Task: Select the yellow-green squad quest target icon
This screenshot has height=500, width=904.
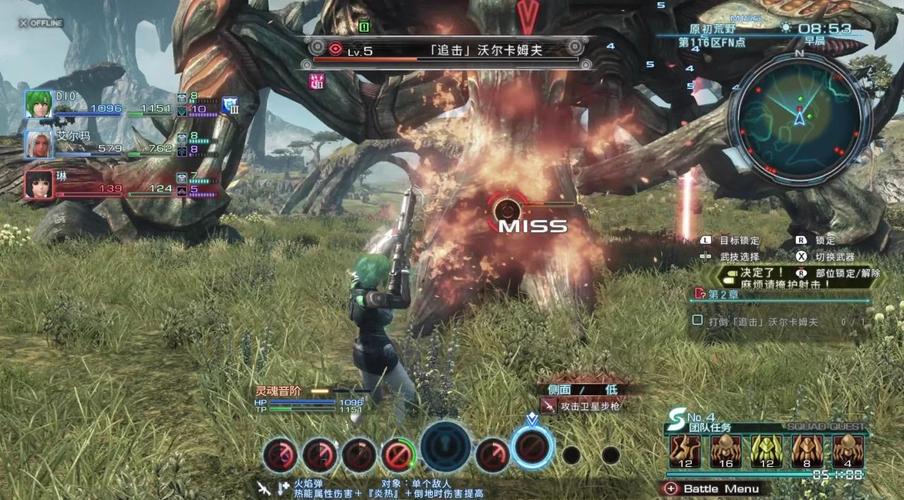Action: tap(767, 451)
